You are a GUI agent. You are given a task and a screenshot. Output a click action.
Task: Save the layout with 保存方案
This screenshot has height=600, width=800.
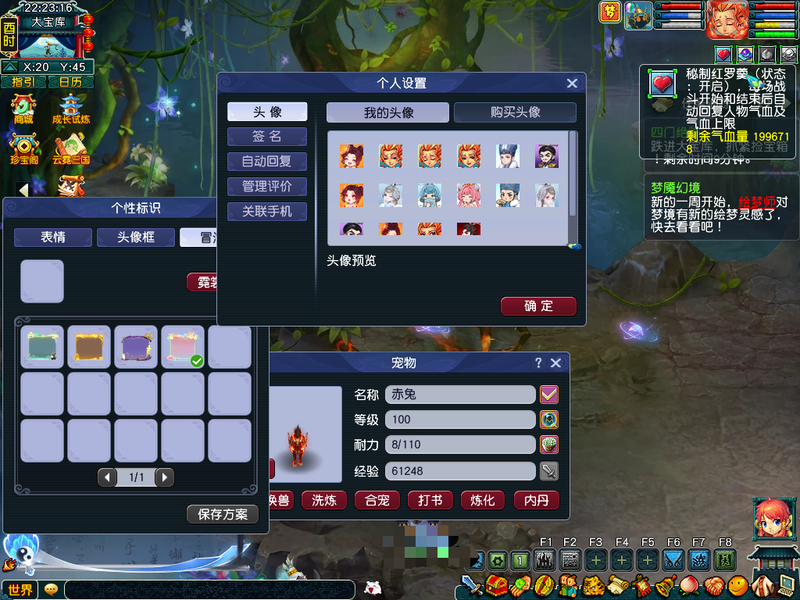tap(223, 514)
